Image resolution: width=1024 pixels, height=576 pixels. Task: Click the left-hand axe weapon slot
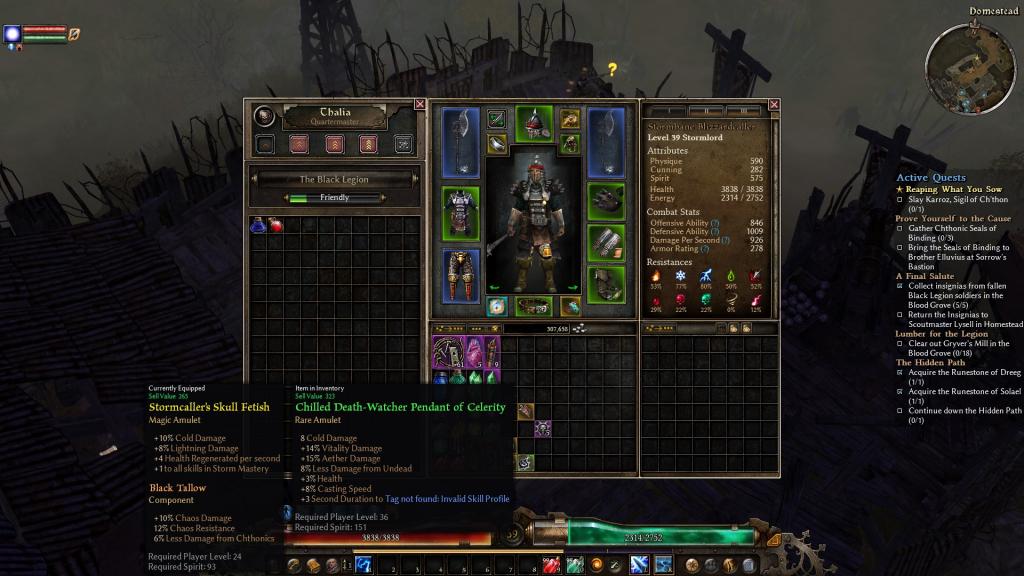click(460, 142)
